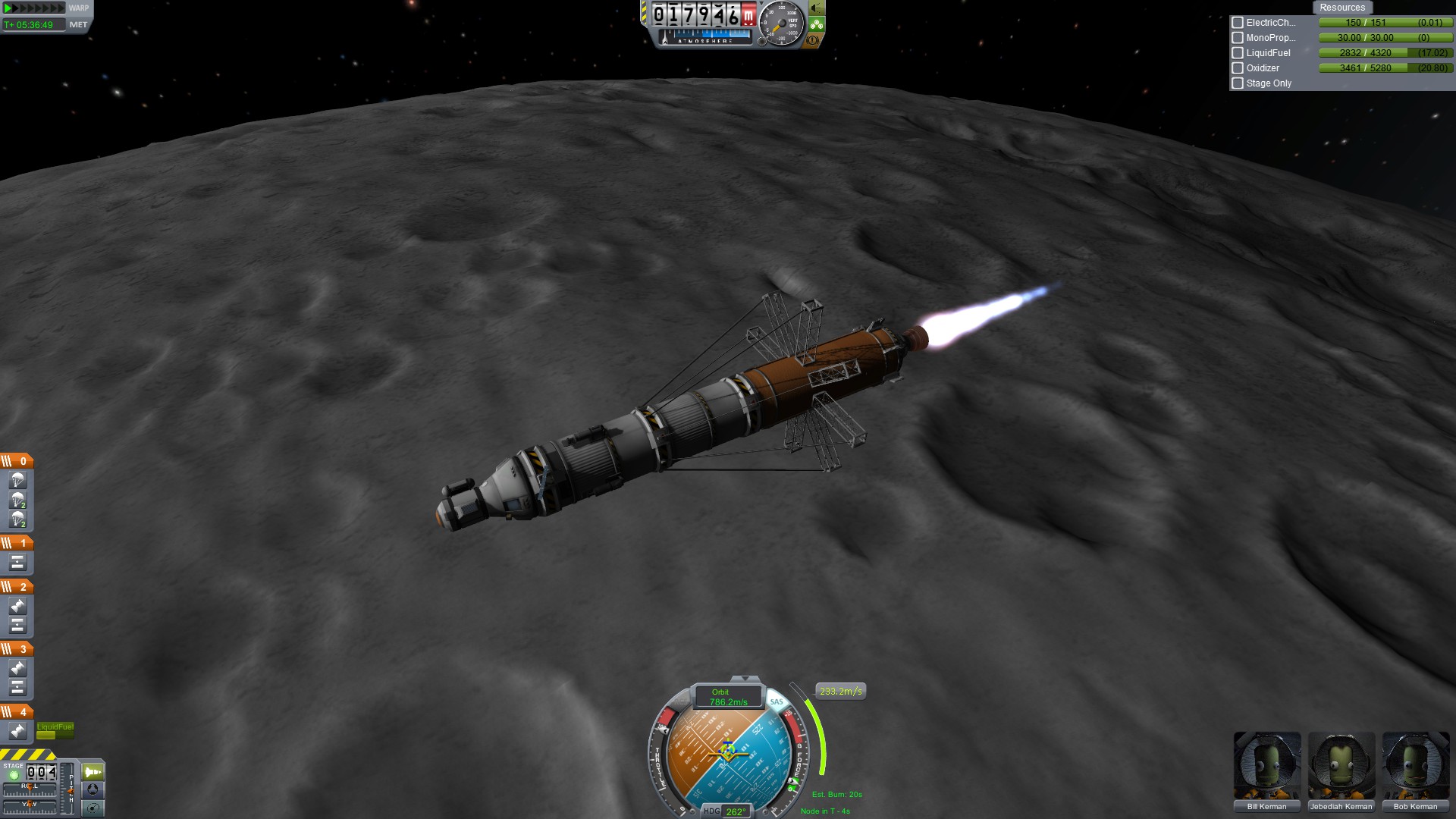This screenshot has height=819, width=1456.
Task: Enable the LiquidFuel resource checkbox
Action: pyautogui.click(x=1238, y=53)
